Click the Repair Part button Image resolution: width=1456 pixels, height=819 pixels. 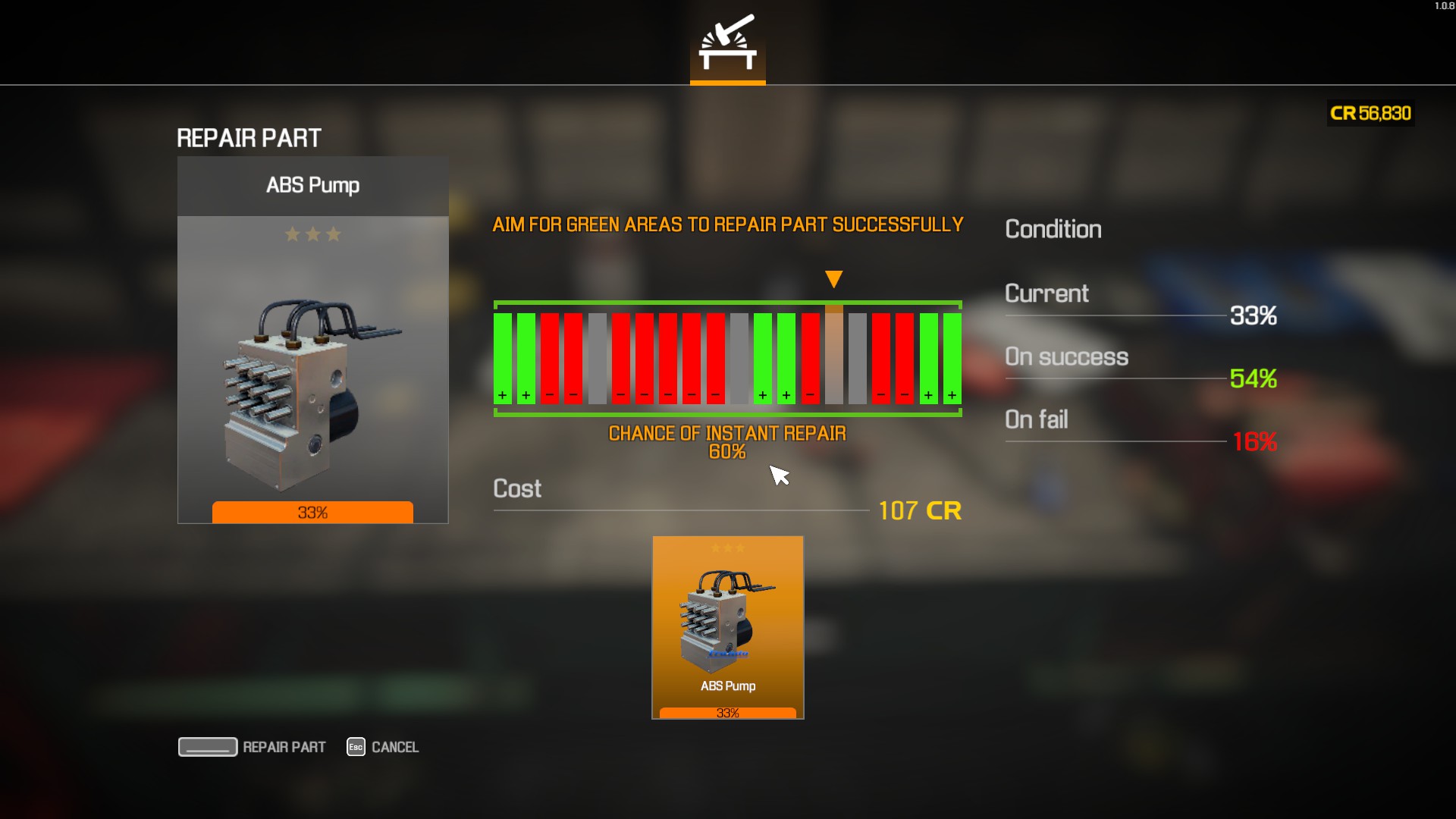pos(253,747)
